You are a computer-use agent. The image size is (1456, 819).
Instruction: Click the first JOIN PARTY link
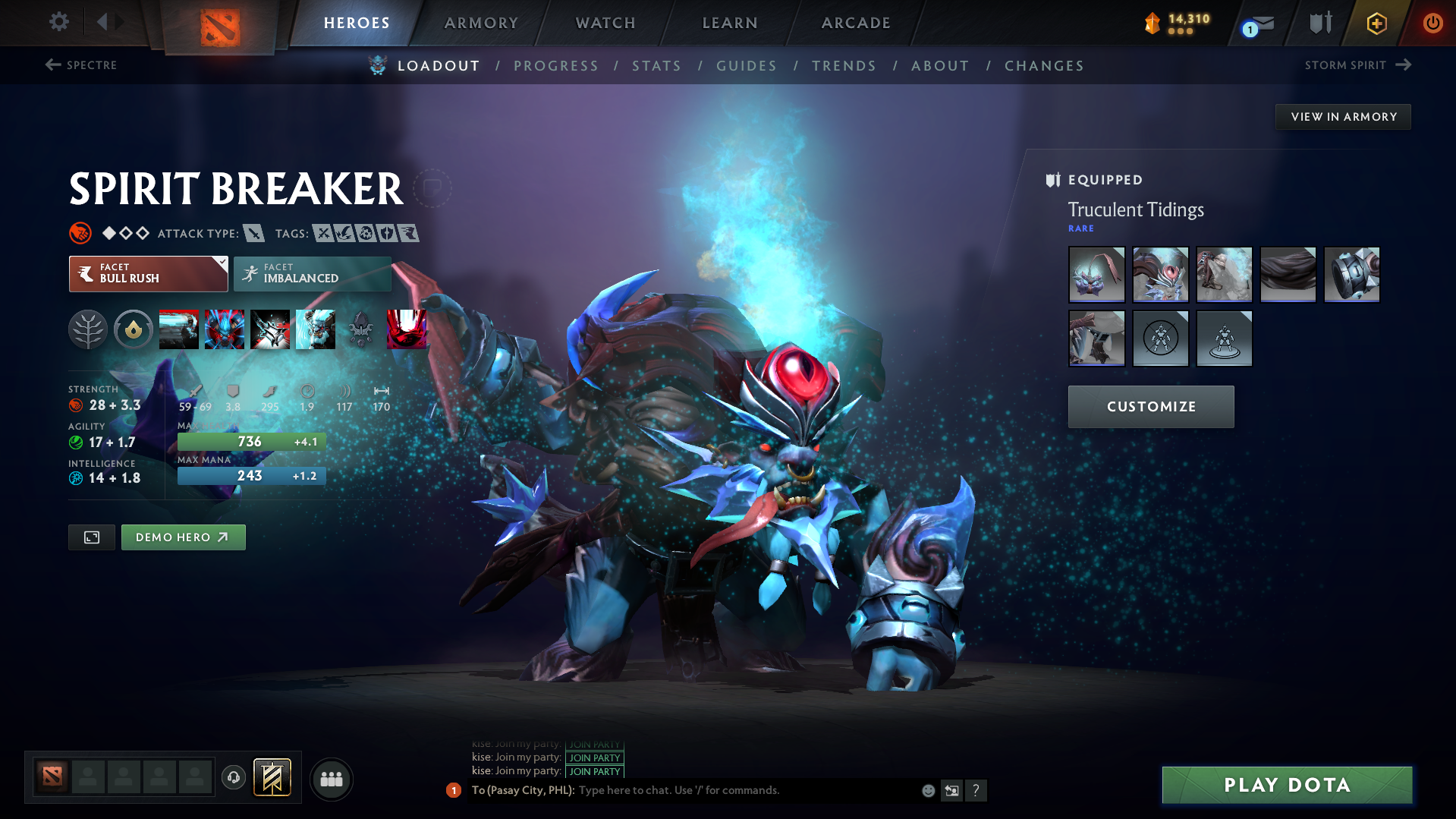[594, 744]
